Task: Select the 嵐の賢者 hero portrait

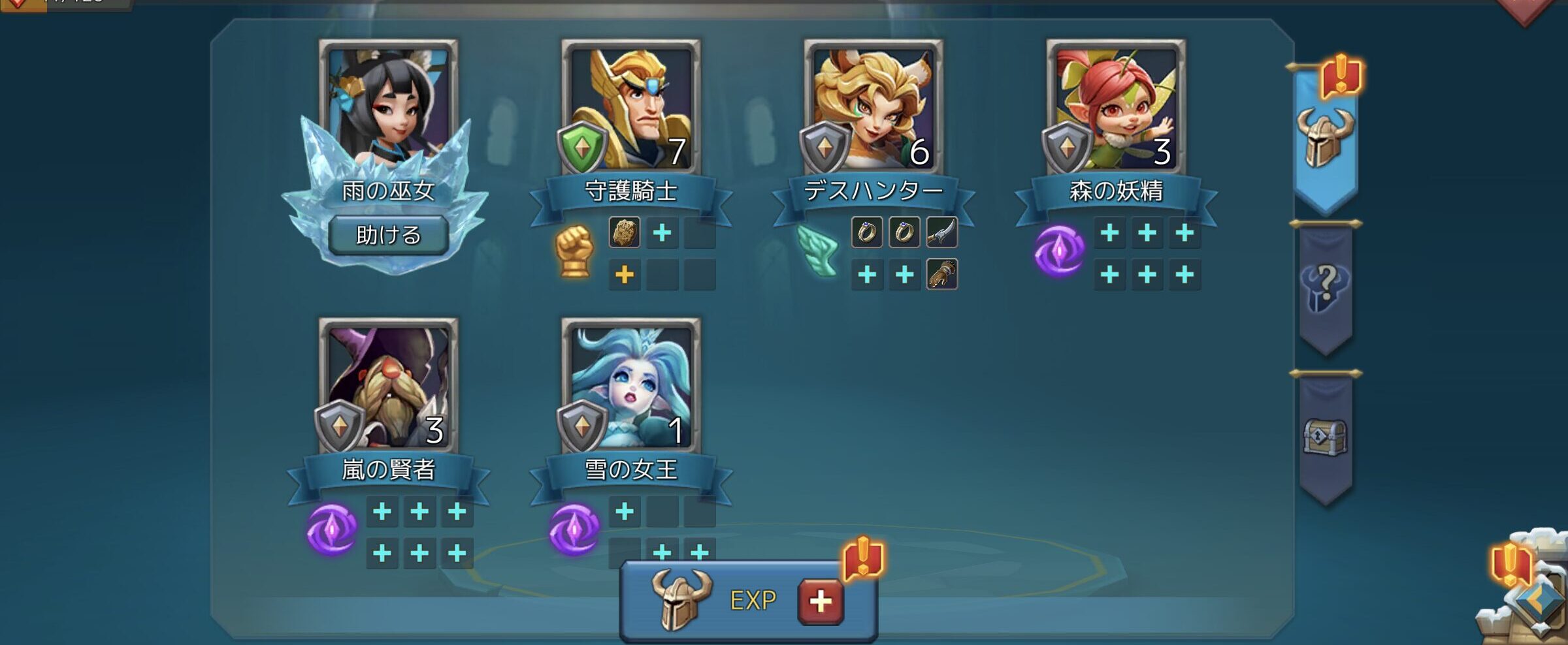Action: [x=389, y=384]
